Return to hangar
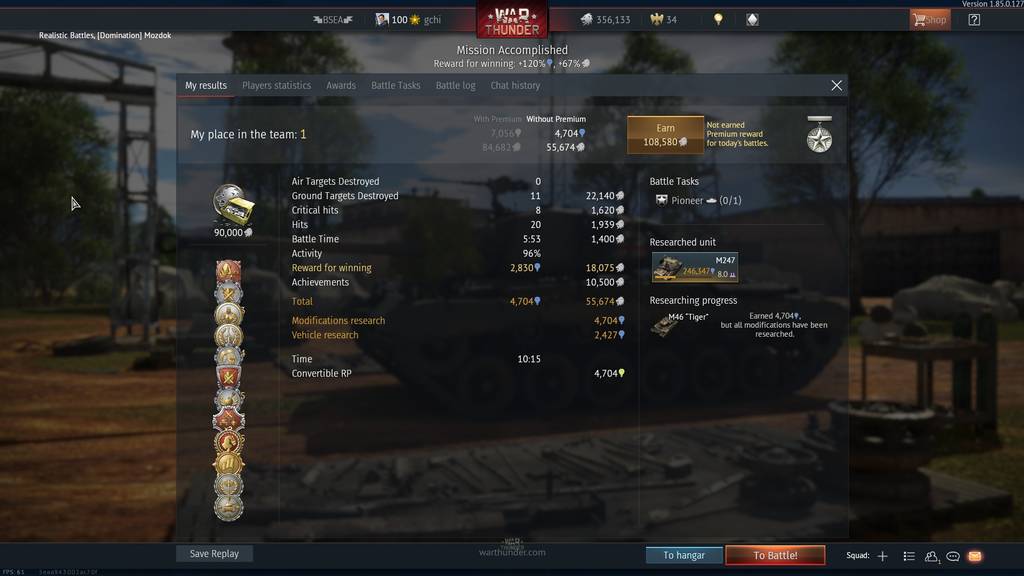 click(x=684, y=555)
